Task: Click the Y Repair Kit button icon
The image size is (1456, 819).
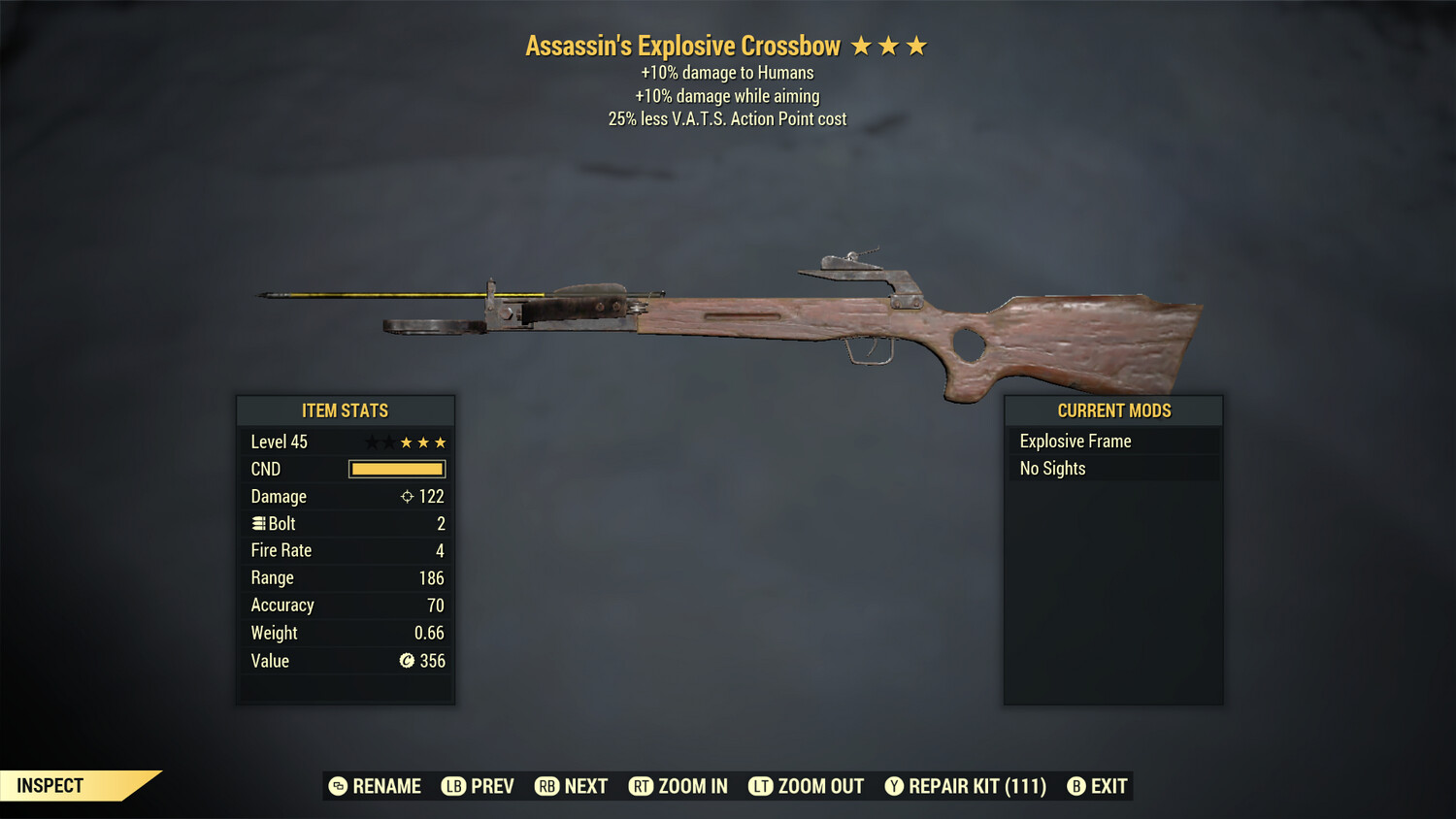Action: pyautogui.click(x=895, y=786)
